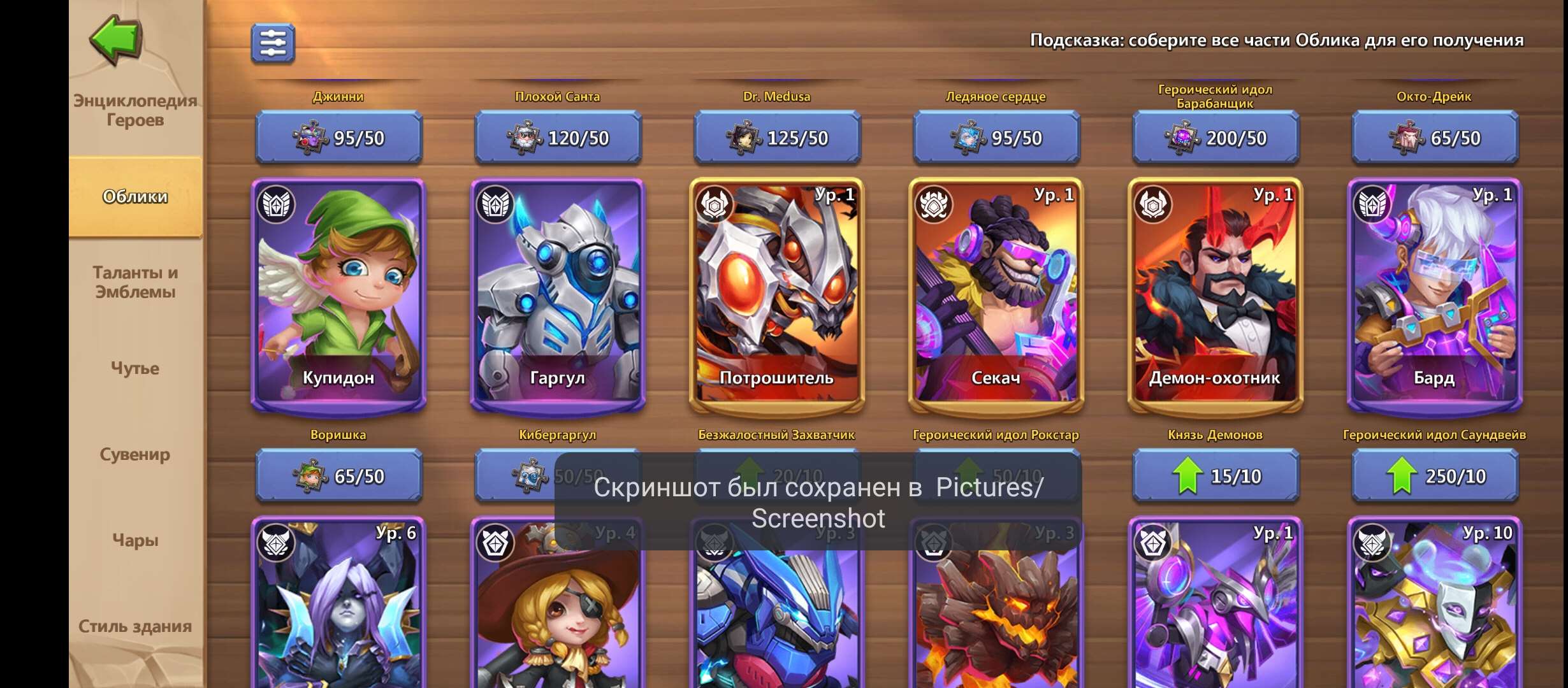Open the Сувенир tab
Image resolution: width=1568 pixels, height=688 pixels.
click(x=135, y=454)
